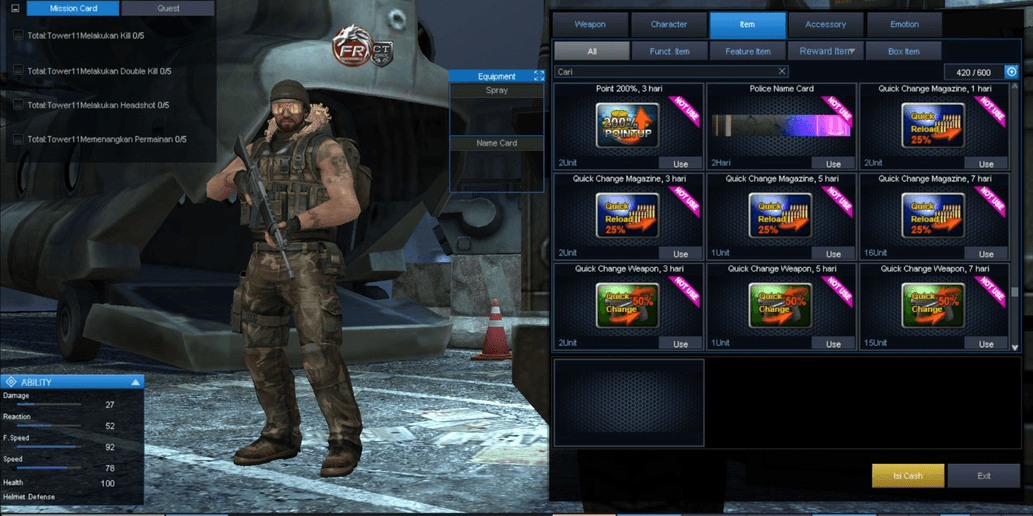The width and height of the screenshot is (1033, 516).
Task: Show the Box Item category
Action: click(x=904, y=51)
